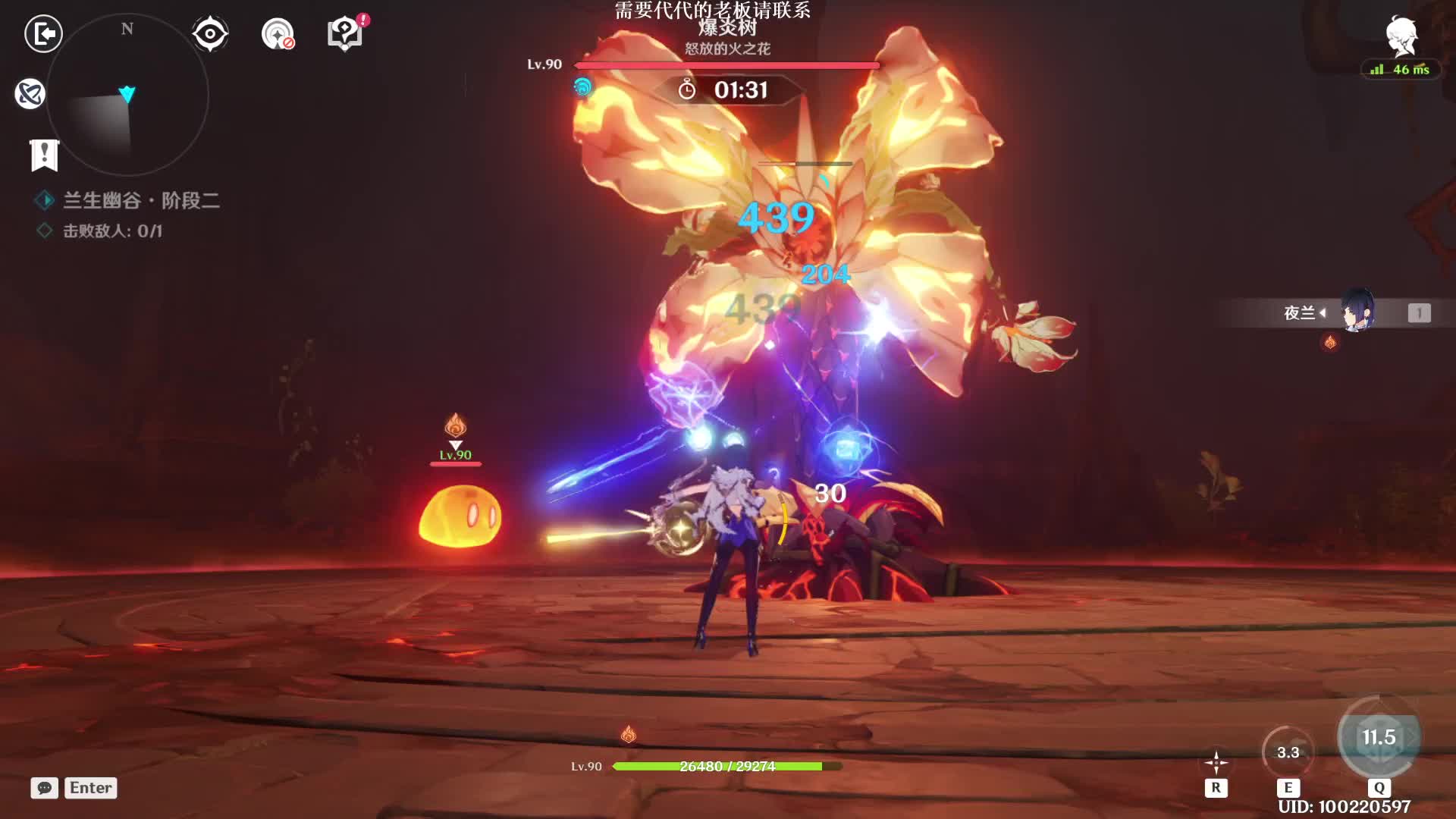The image size is (1456, 819).
Task: Click the exit domain door icon
Action: [43, 34]
